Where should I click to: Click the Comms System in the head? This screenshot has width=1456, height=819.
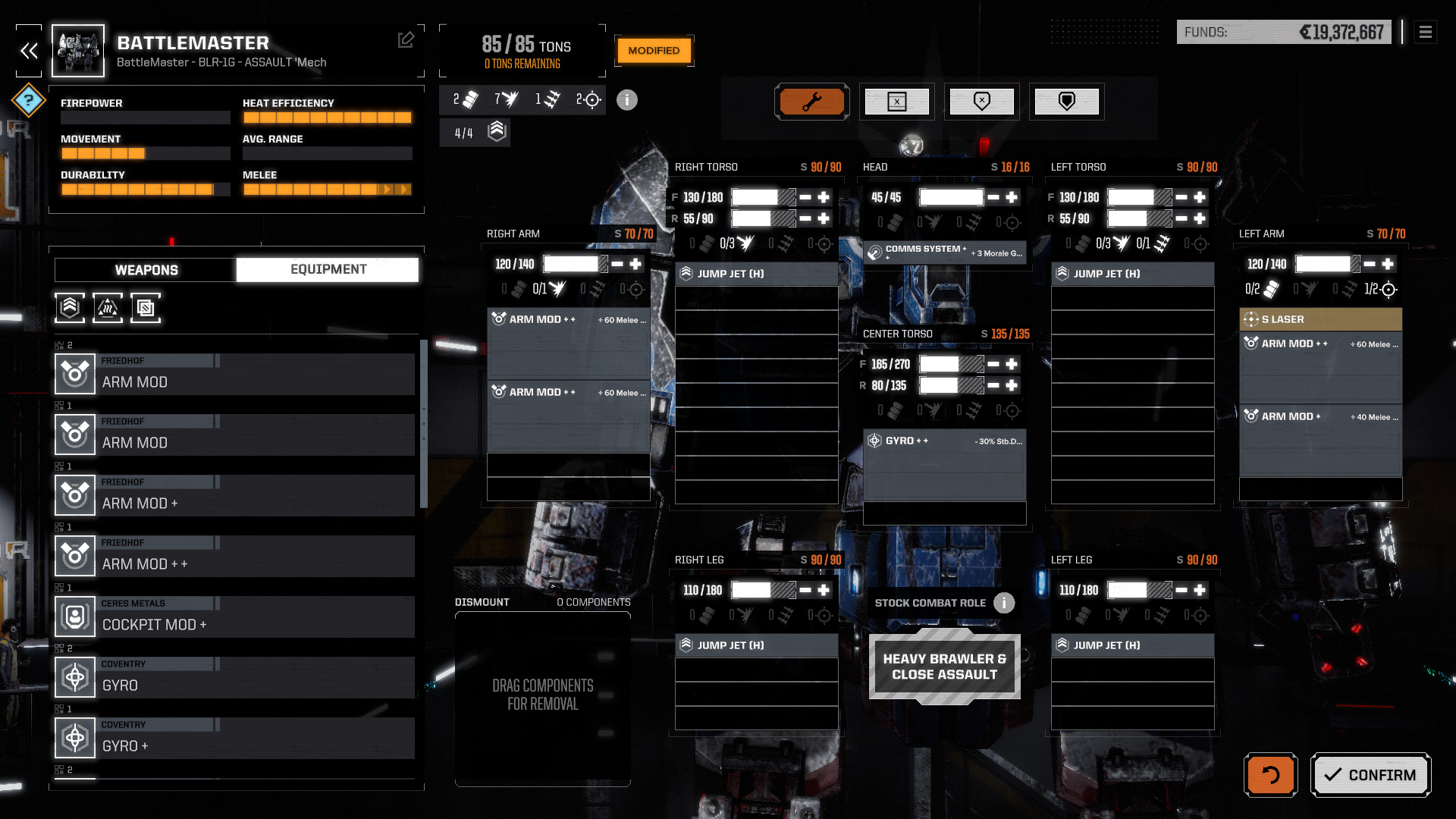(x=944, y=253)
